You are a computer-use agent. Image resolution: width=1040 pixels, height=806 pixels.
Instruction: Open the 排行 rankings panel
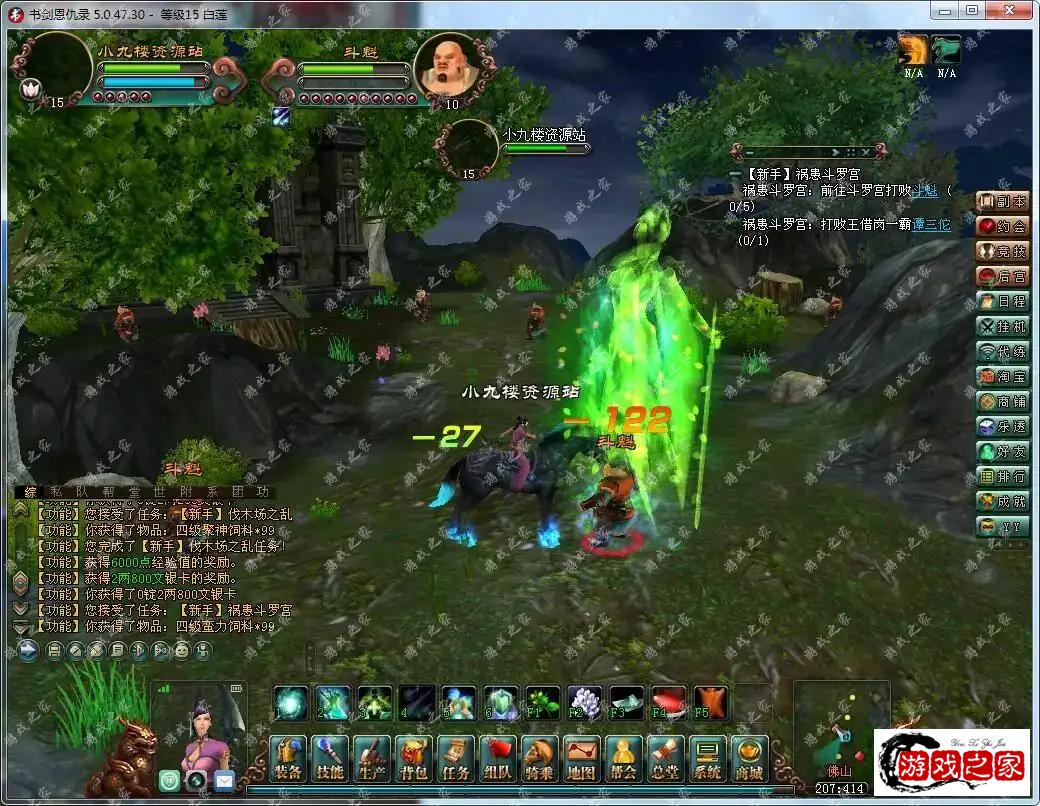pos(1002,476)
